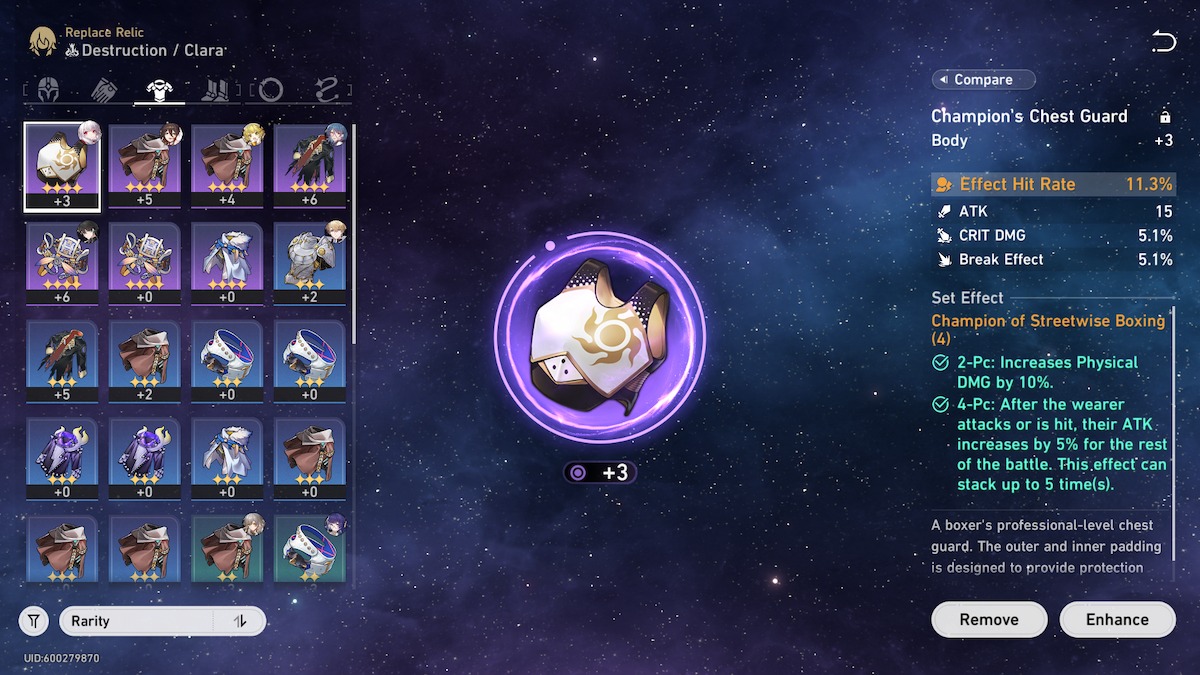Open the Link Rope tab

point(326,90)
